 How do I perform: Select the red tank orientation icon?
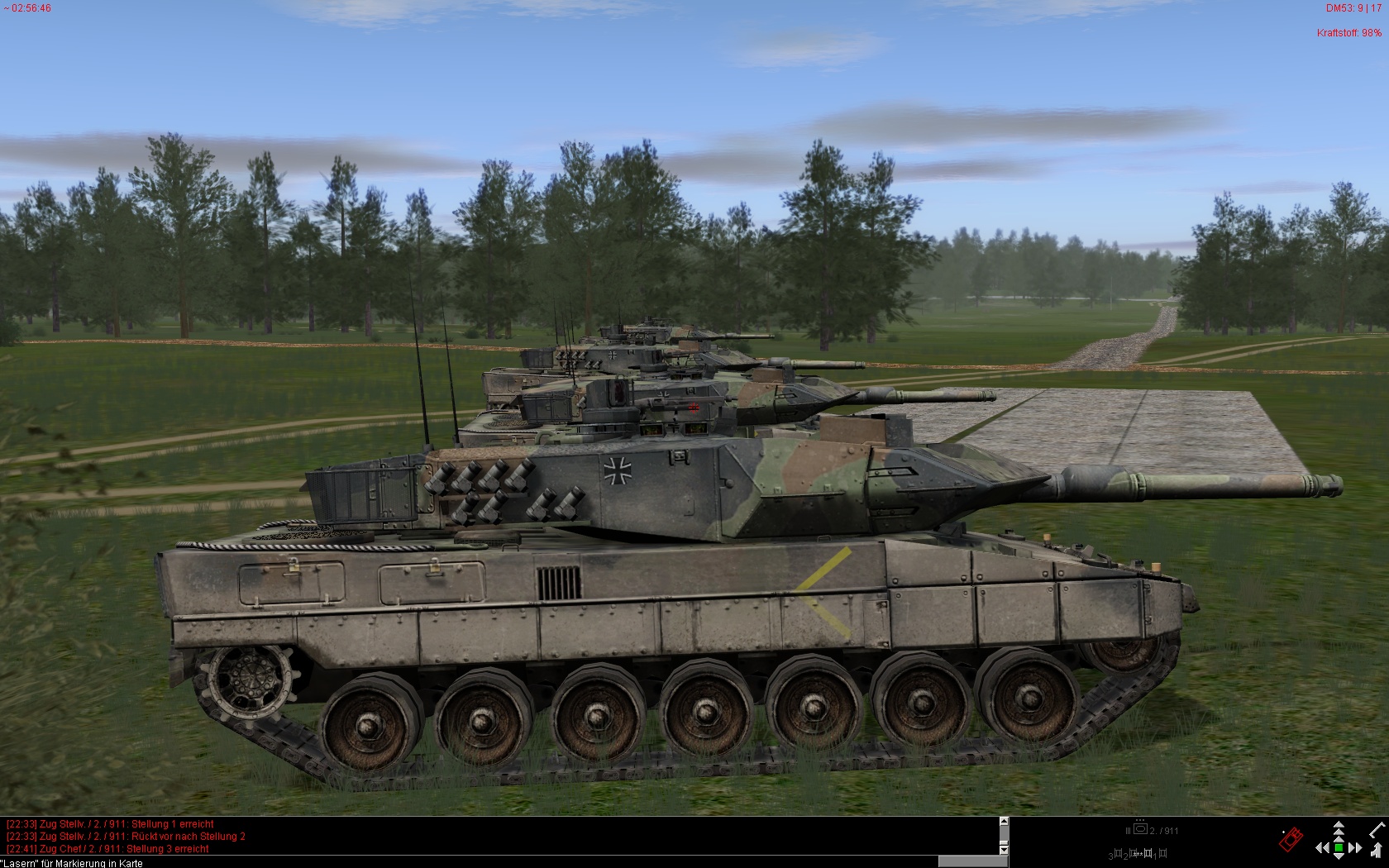pos(1291,840)
